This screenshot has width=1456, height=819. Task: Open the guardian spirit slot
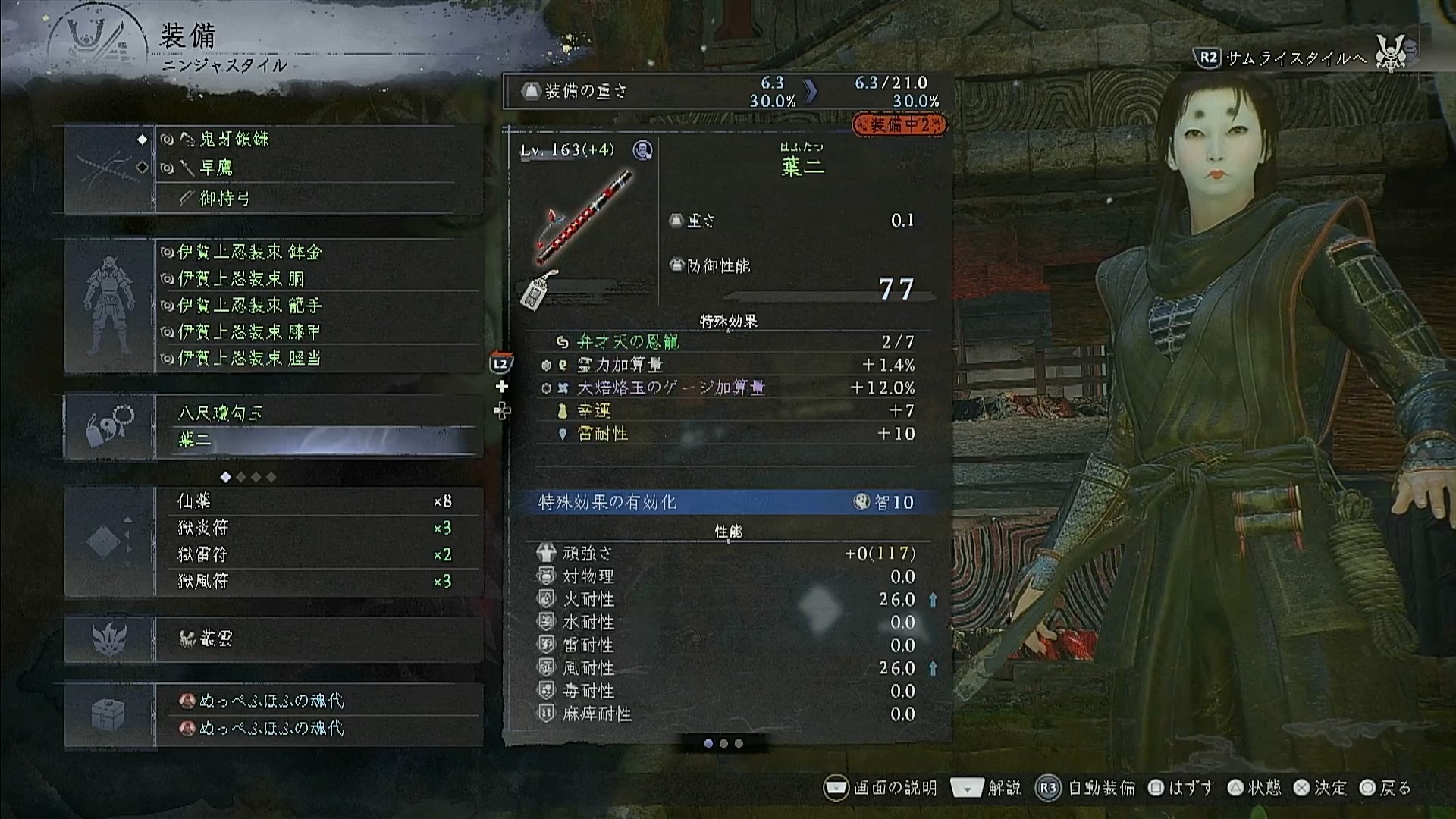click(x=318, y=639)
